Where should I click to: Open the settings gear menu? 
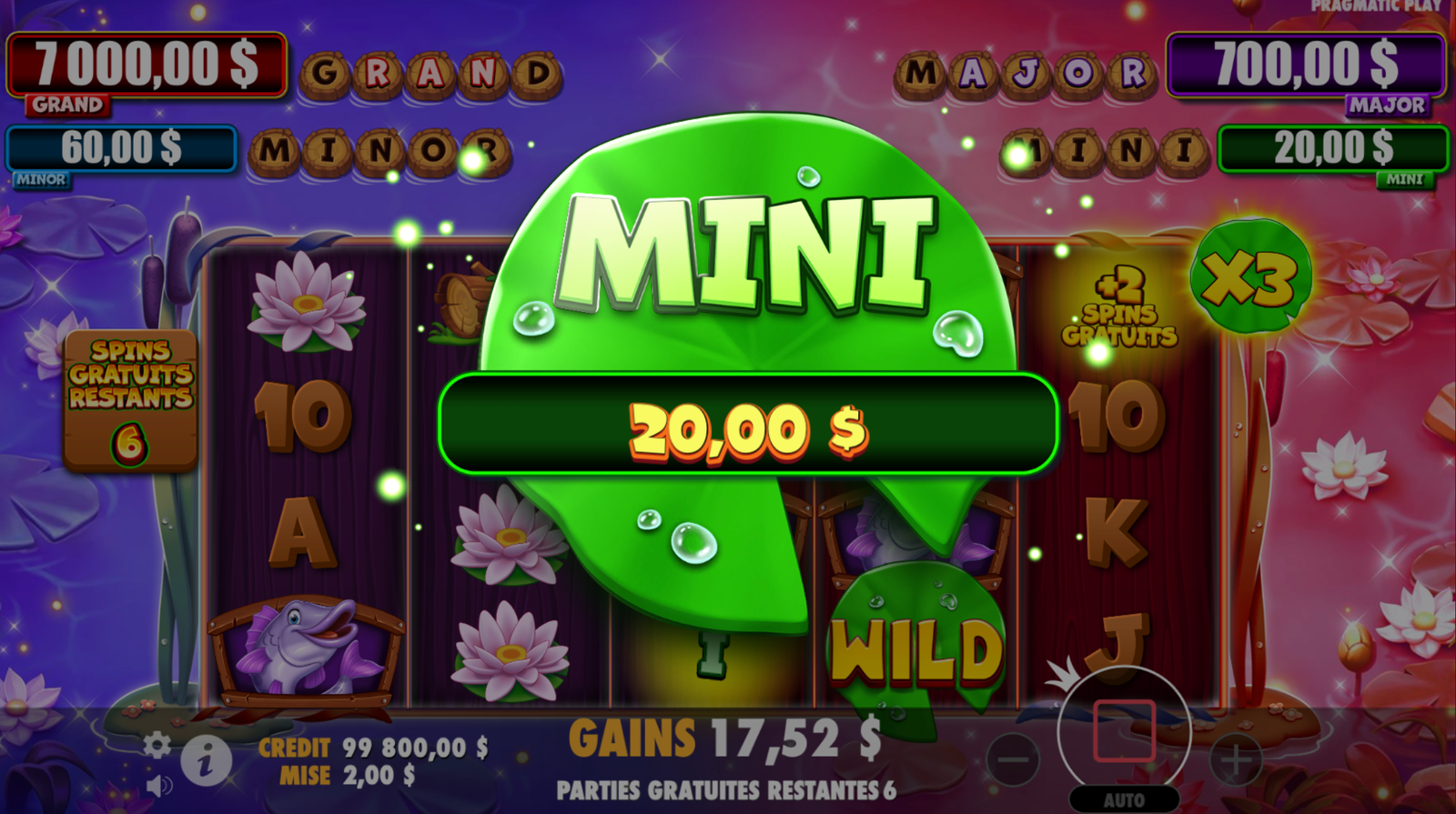tap(157, 746)
